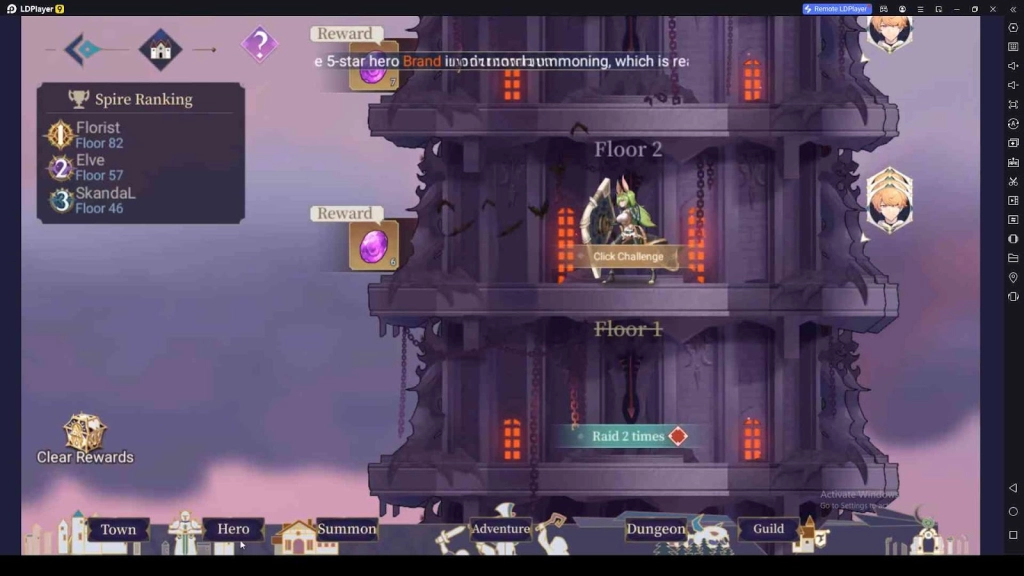The height and width of the screenshot is (576, 1024).
Task: Inspect Floor 2 purple gem reward
Action: click(x=373, y=246)
